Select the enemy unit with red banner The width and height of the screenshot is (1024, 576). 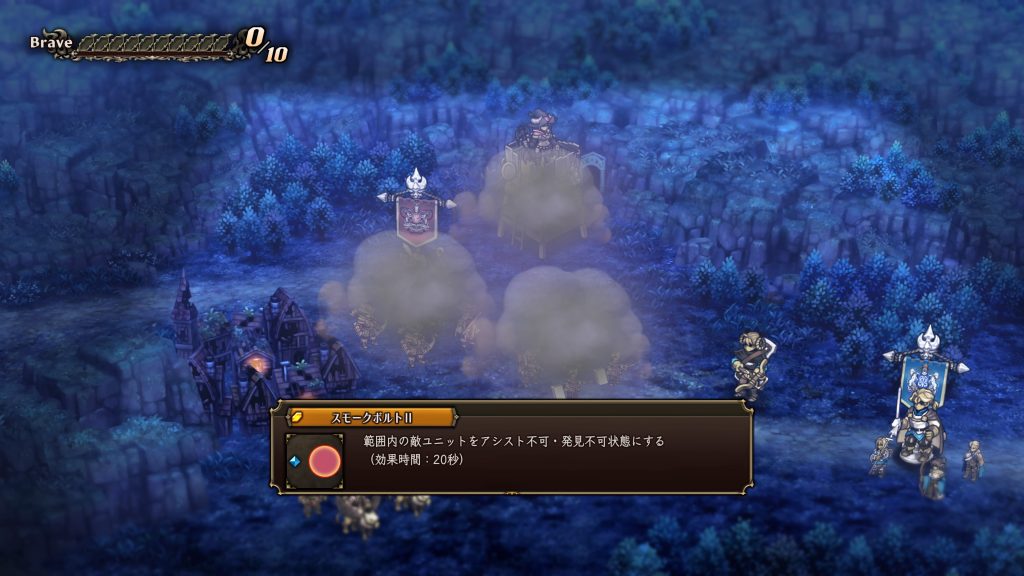(416, 215)
